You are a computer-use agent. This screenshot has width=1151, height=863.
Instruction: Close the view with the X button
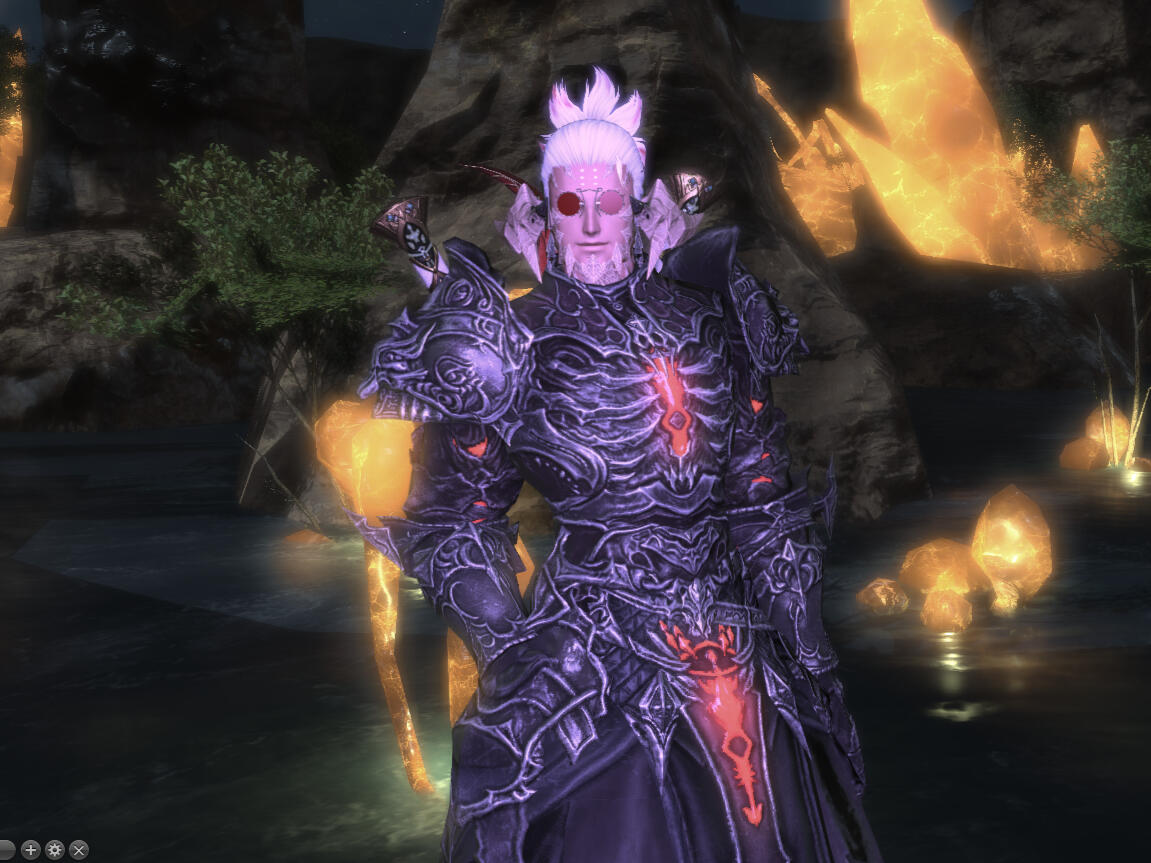79,850
